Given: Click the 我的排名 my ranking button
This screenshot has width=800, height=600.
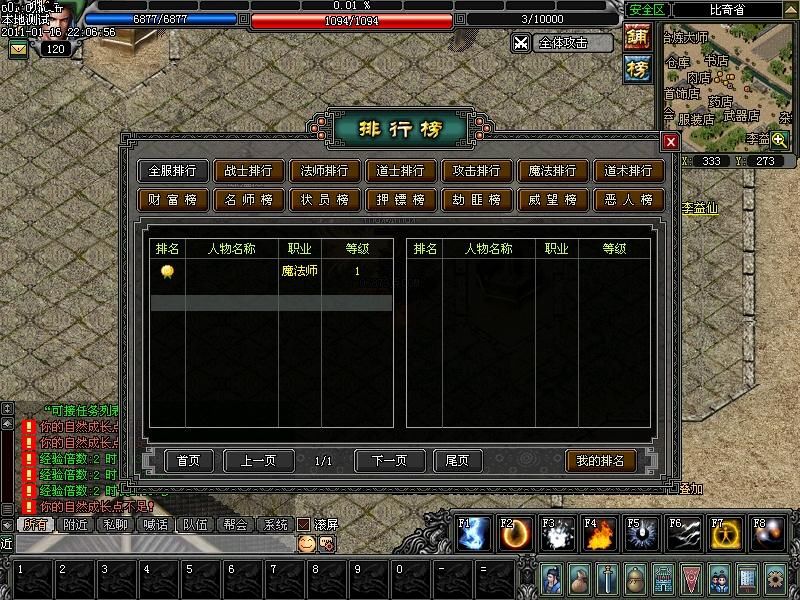Looking at the screenshot, I should 600,461.
